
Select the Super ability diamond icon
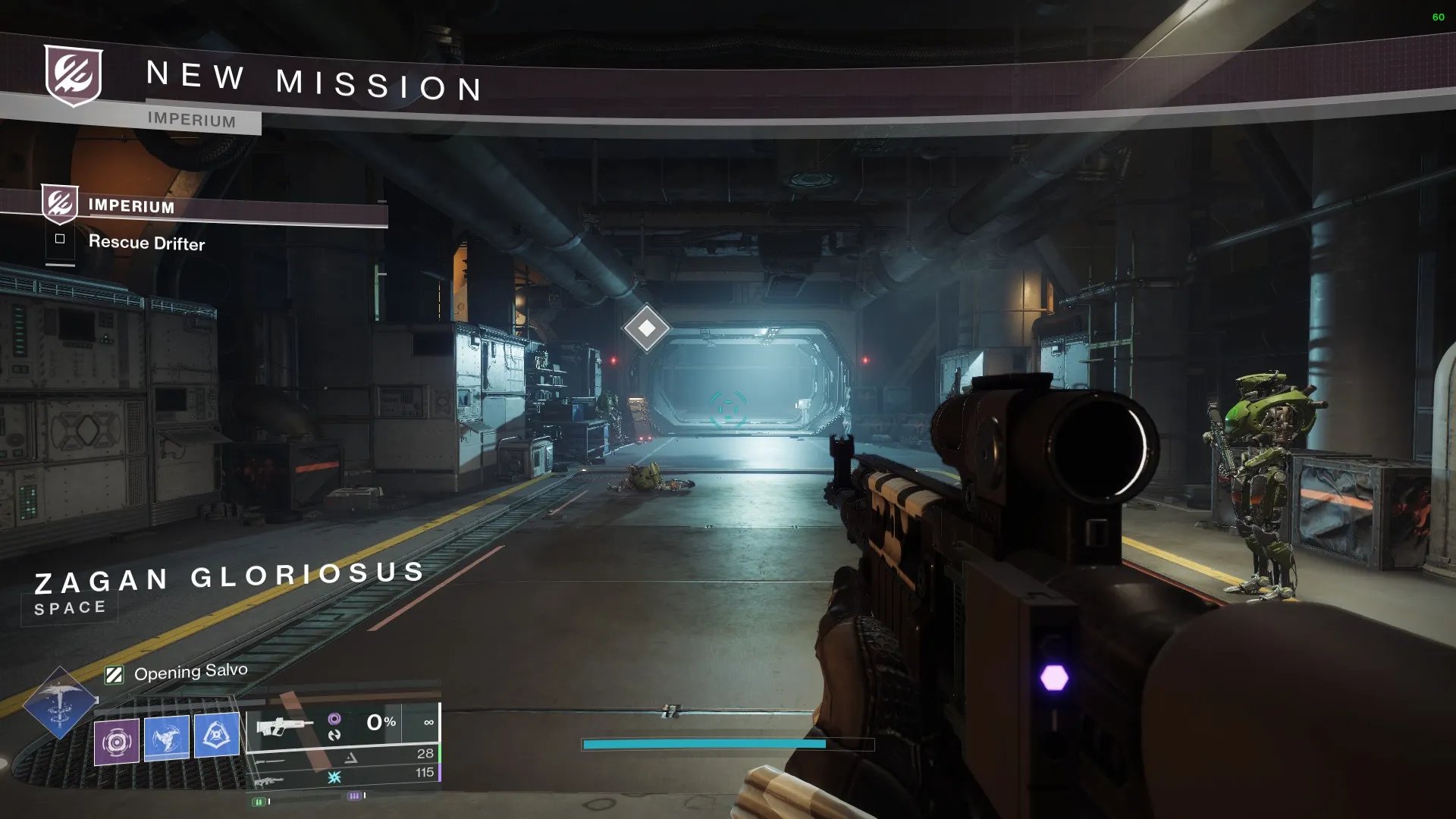[x=60, y=703]
